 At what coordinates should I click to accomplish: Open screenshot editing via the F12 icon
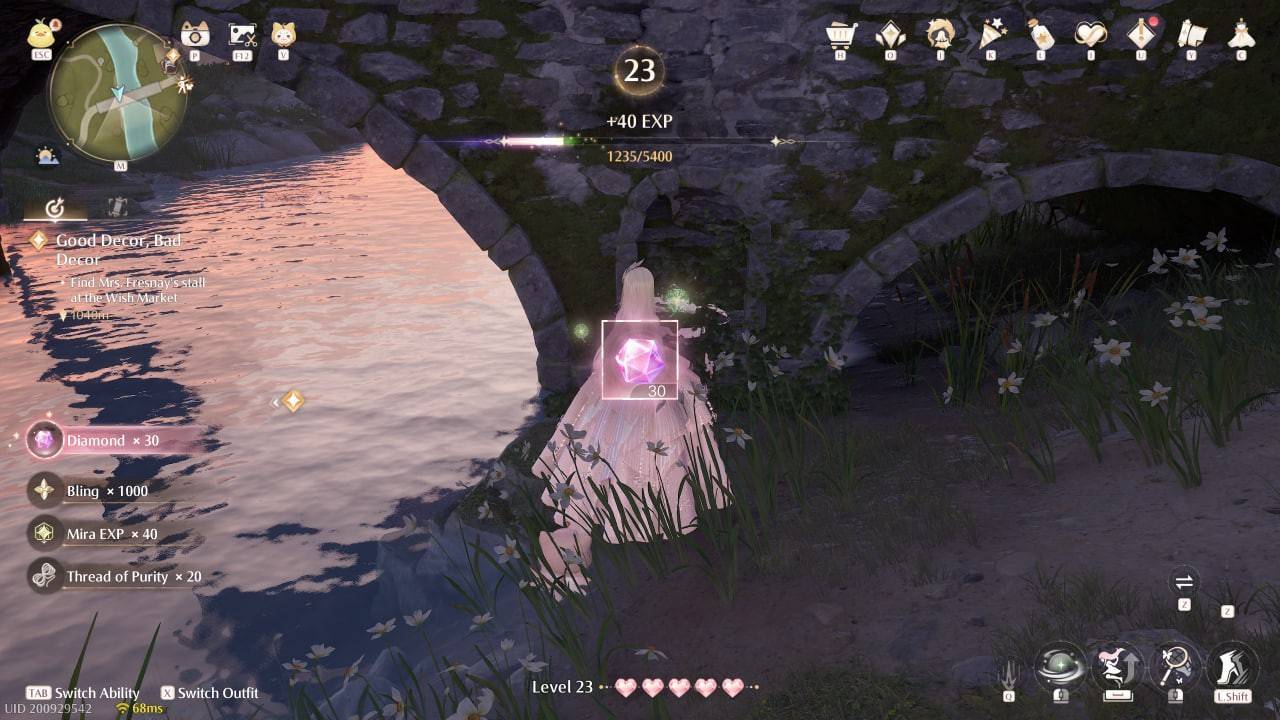[x=243, y=34]
